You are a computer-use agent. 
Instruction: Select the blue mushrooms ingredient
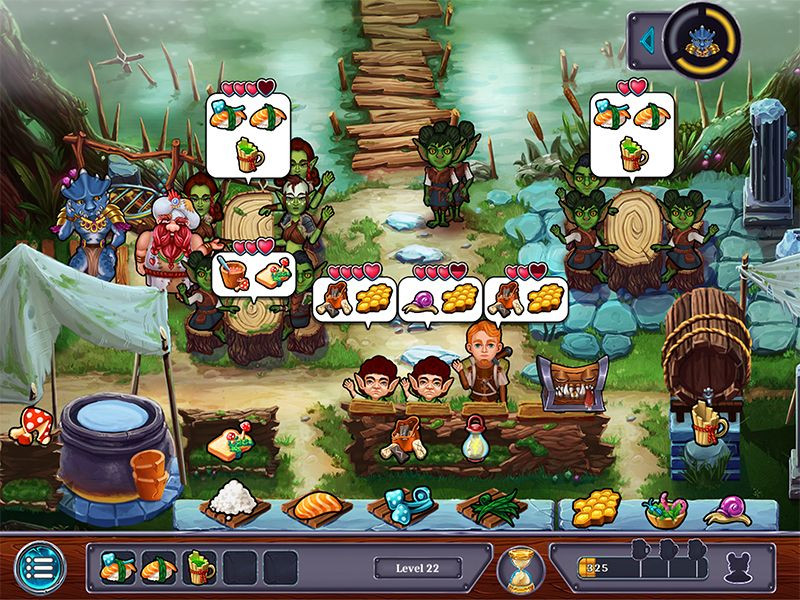click(405, 505)
